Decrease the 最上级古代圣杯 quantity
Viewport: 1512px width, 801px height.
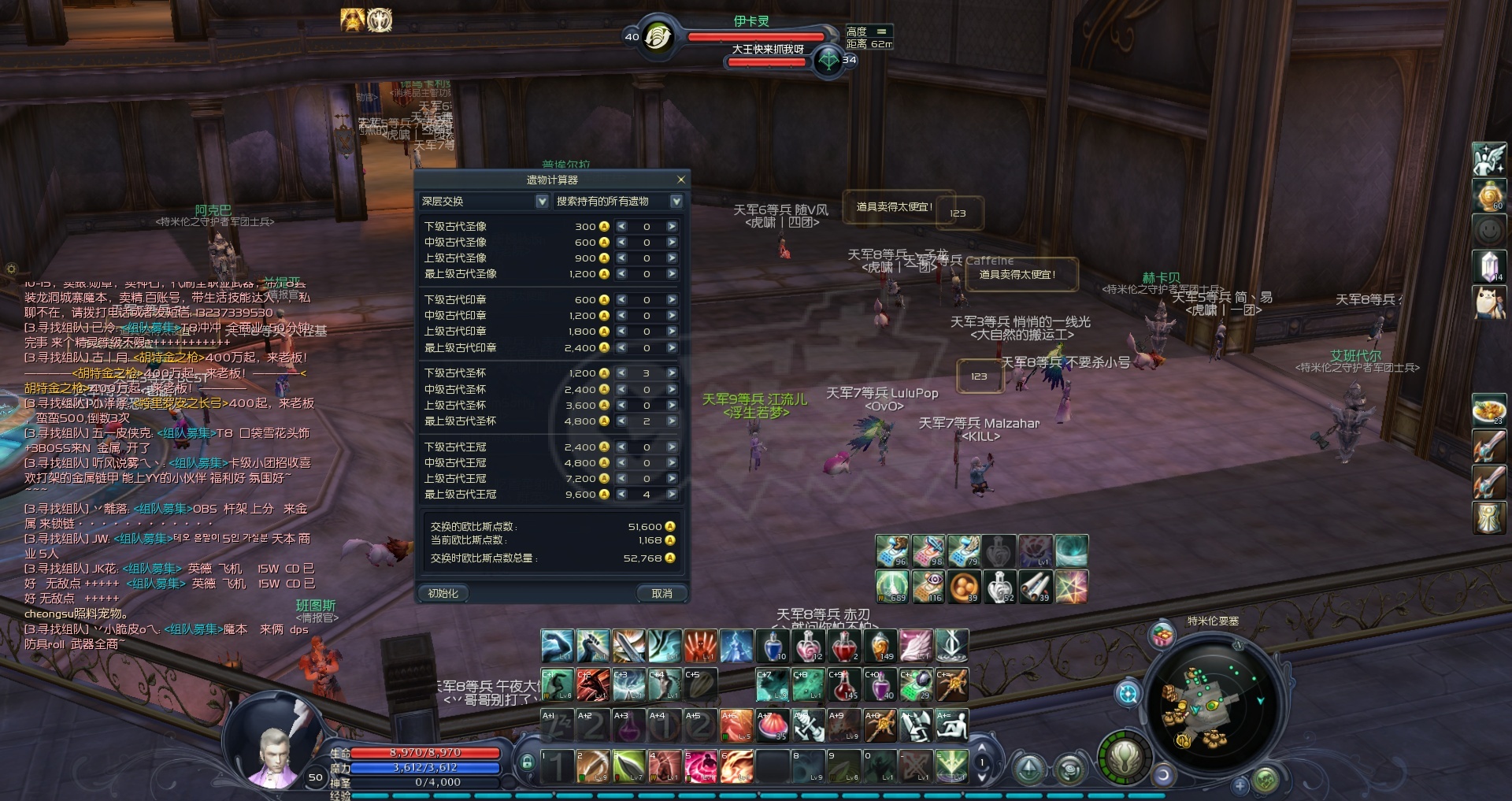622,421
